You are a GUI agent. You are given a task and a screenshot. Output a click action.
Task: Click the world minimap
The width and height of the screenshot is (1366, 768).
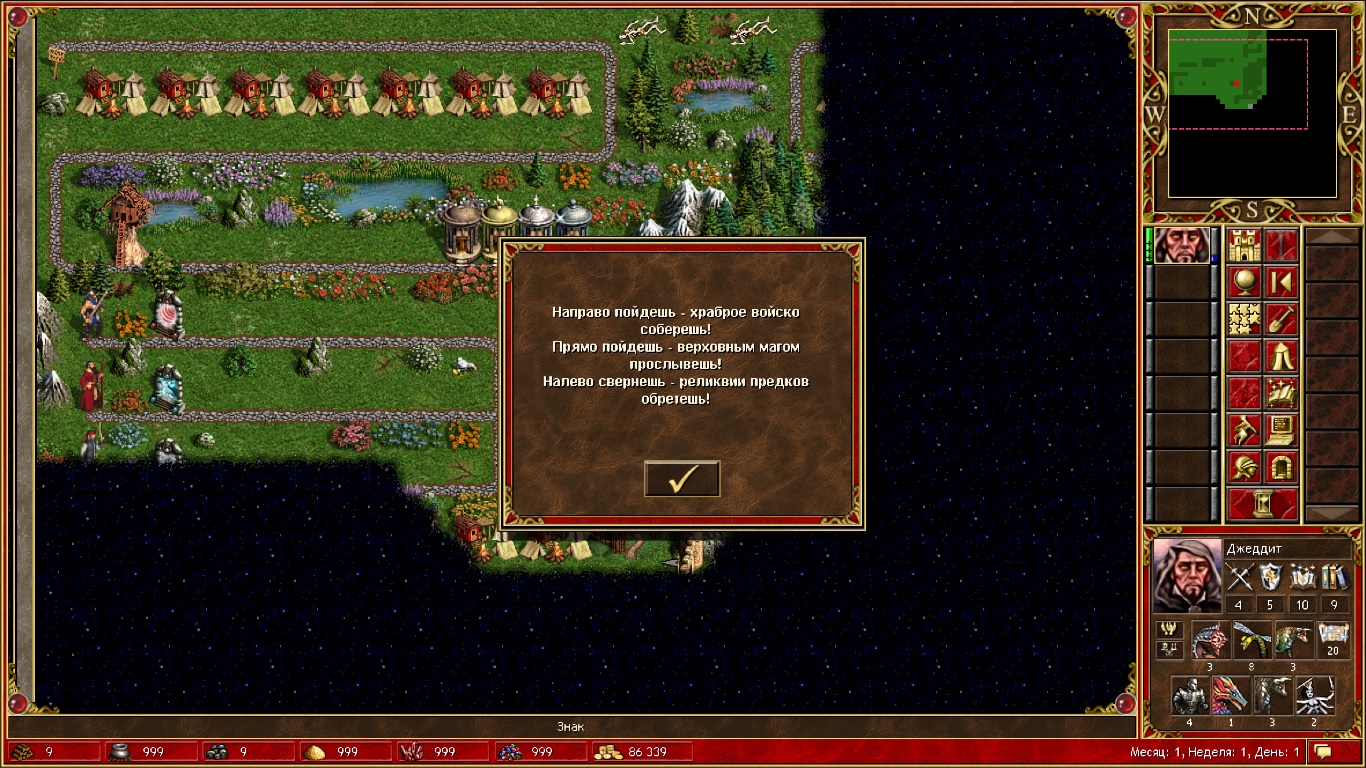[x=1252, y=113]
